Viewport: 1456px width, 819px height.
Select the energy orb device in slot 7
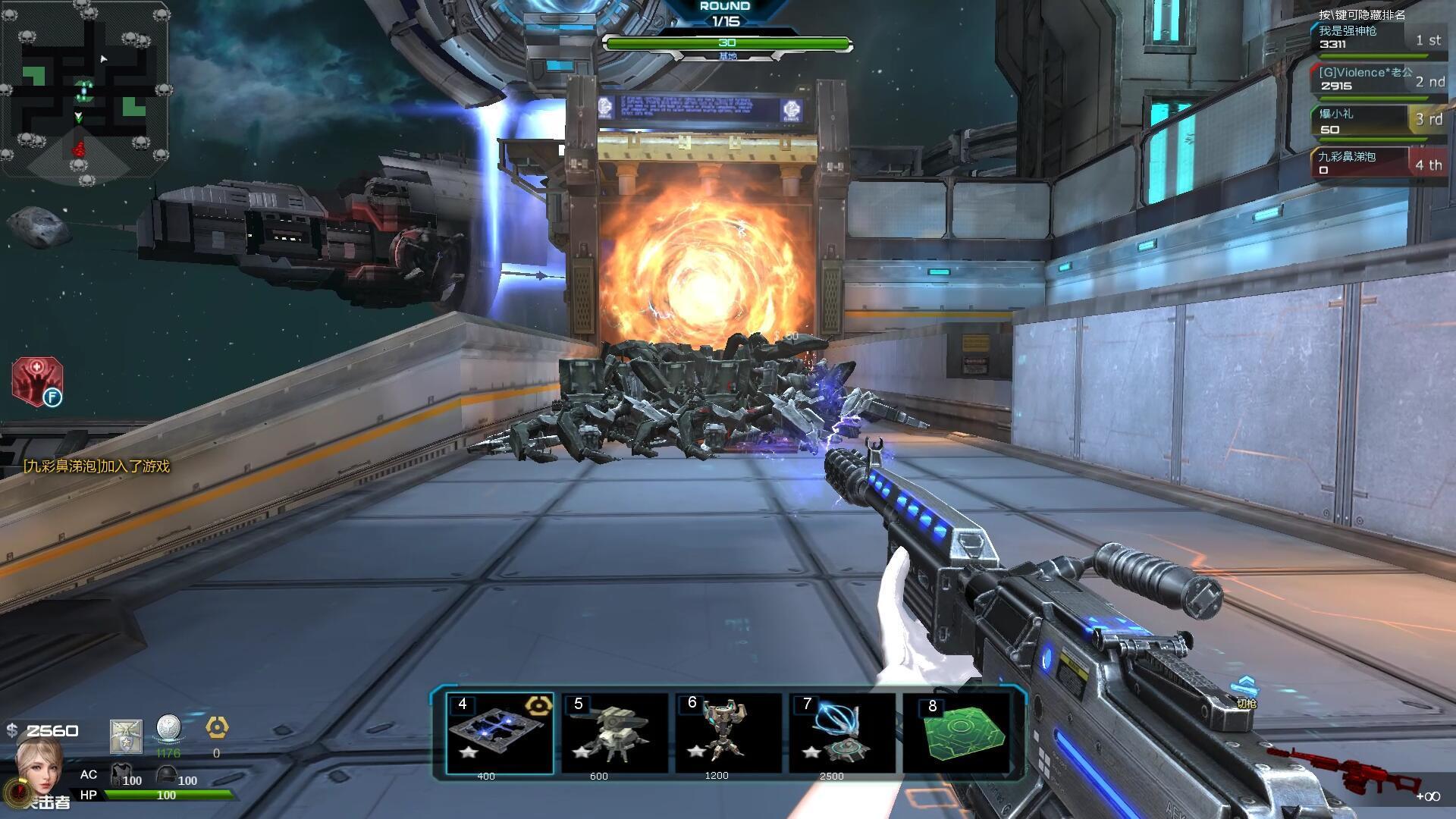(842, 733)
